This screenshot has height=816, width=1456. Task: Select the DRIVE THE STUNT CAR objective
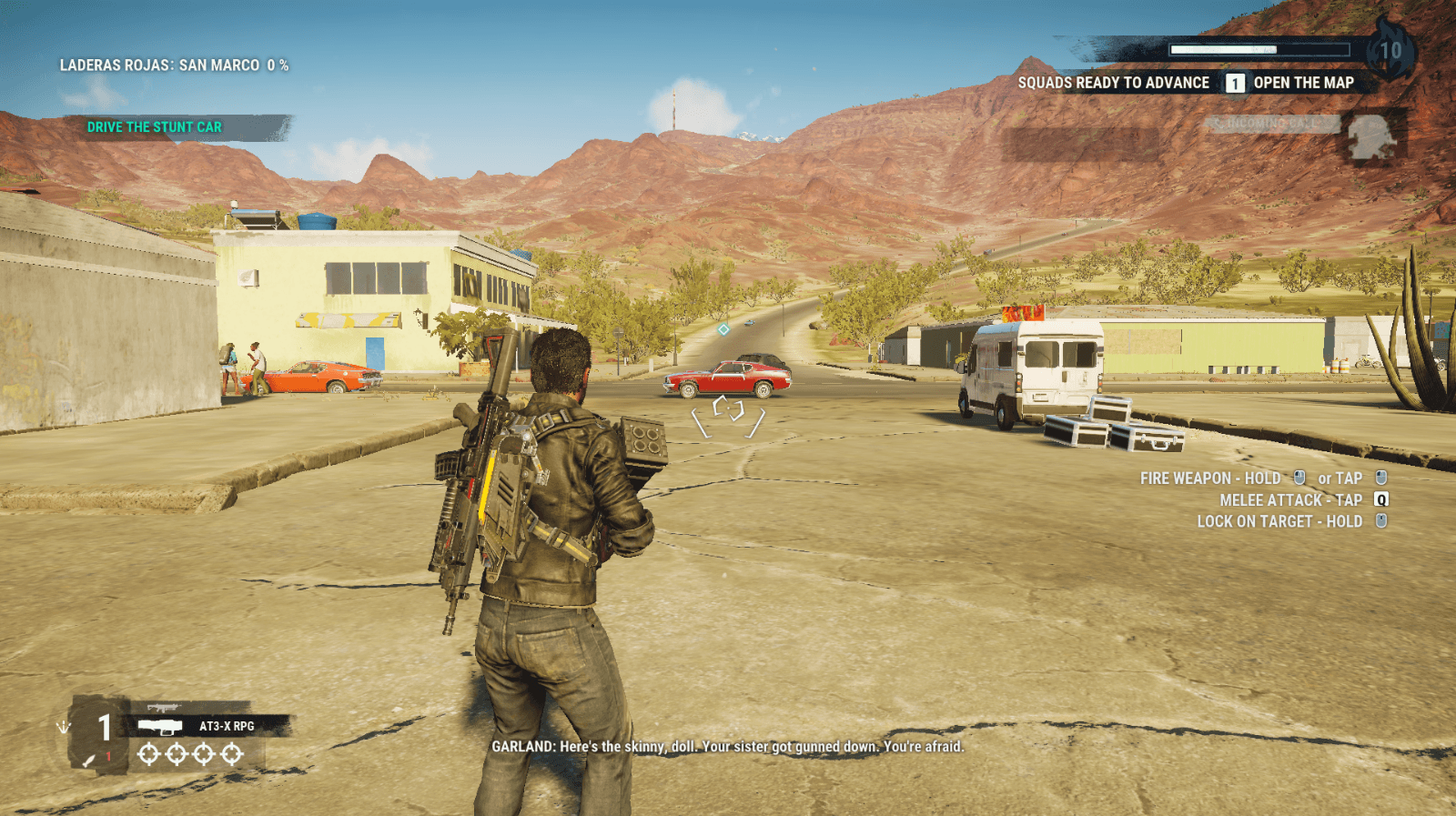155,126
